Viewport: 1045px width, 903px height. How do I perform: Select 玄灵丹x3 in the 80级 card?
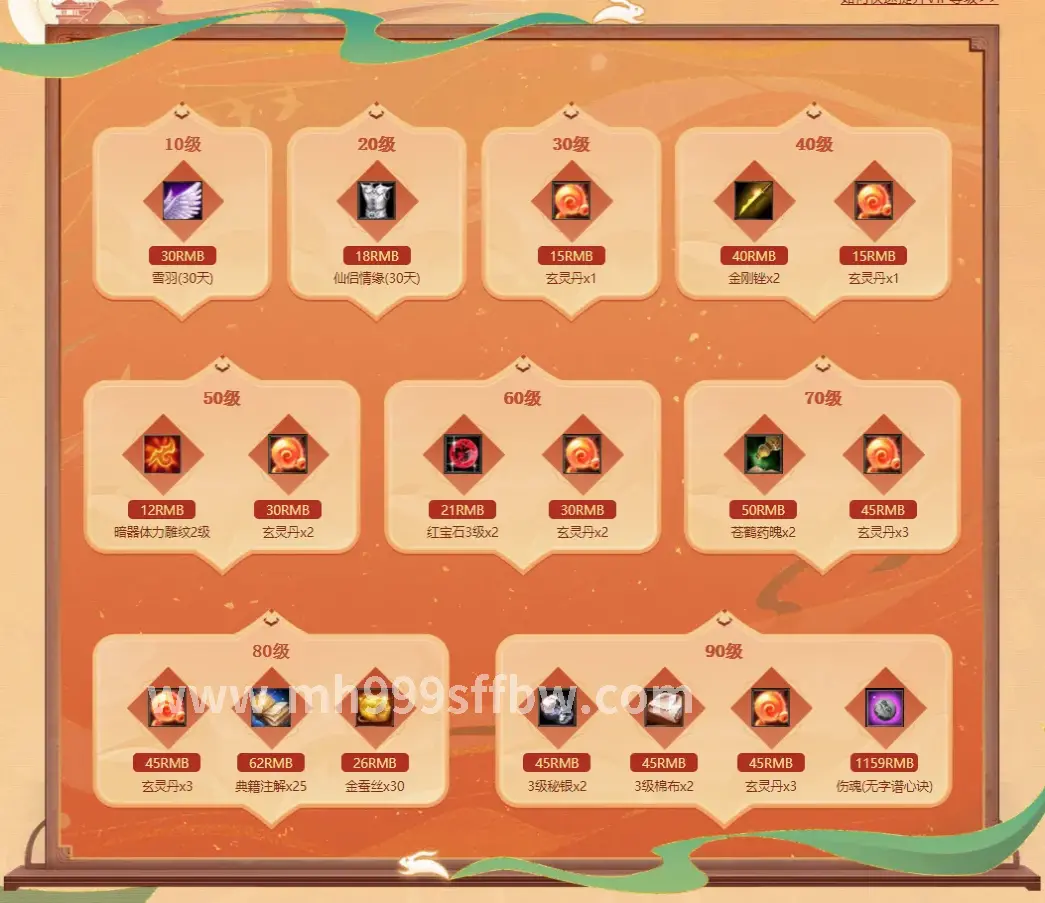coord(167,708)
